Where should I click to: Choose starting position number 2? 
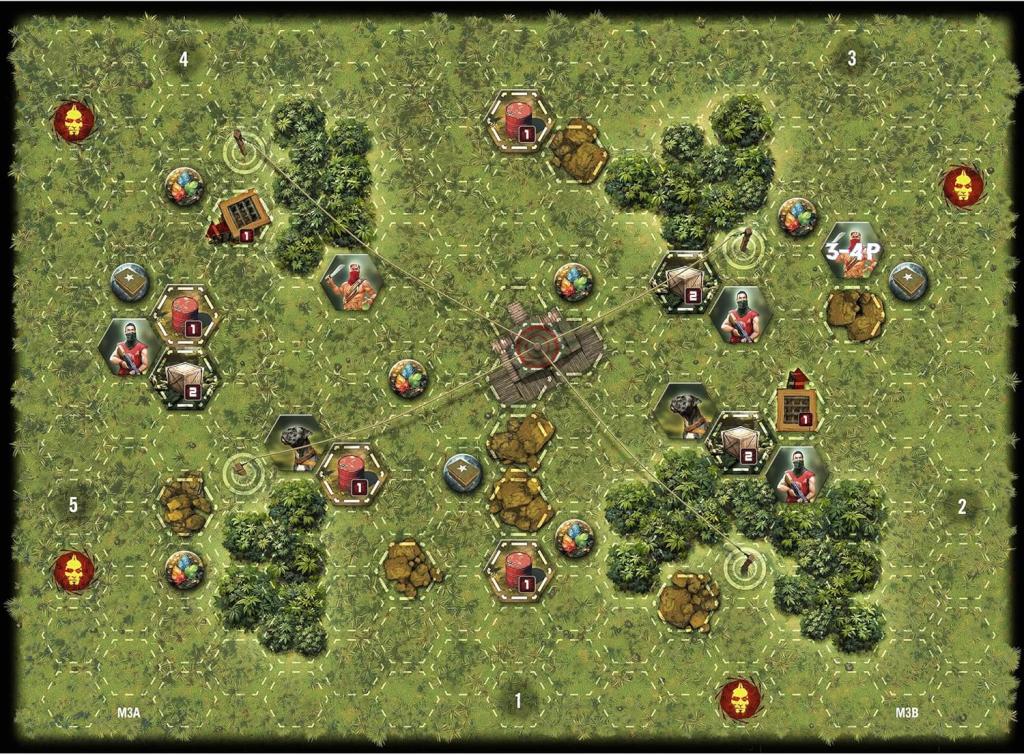962,506
